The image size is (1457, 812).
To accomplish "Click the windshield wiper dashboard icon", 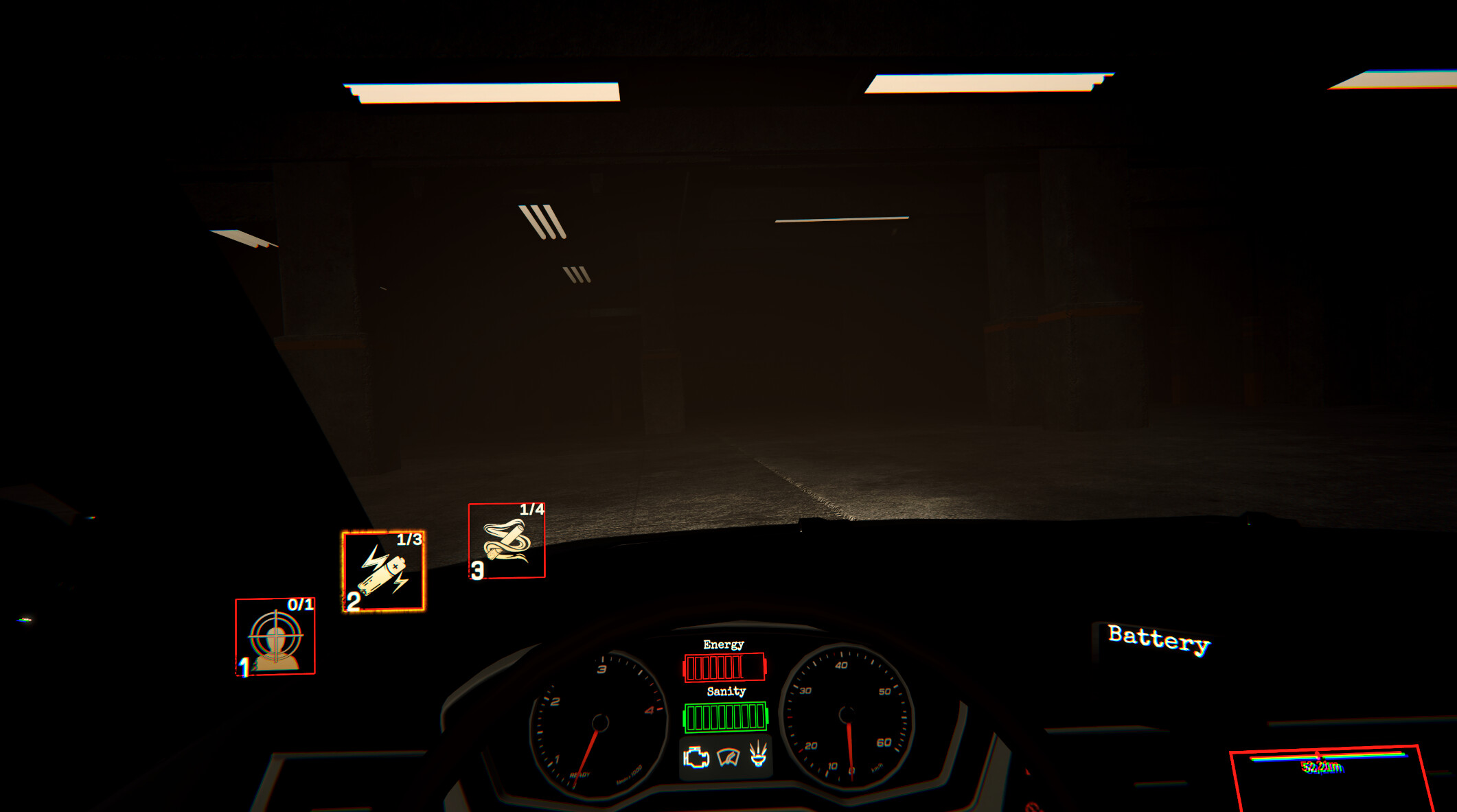I will (728, 758).
